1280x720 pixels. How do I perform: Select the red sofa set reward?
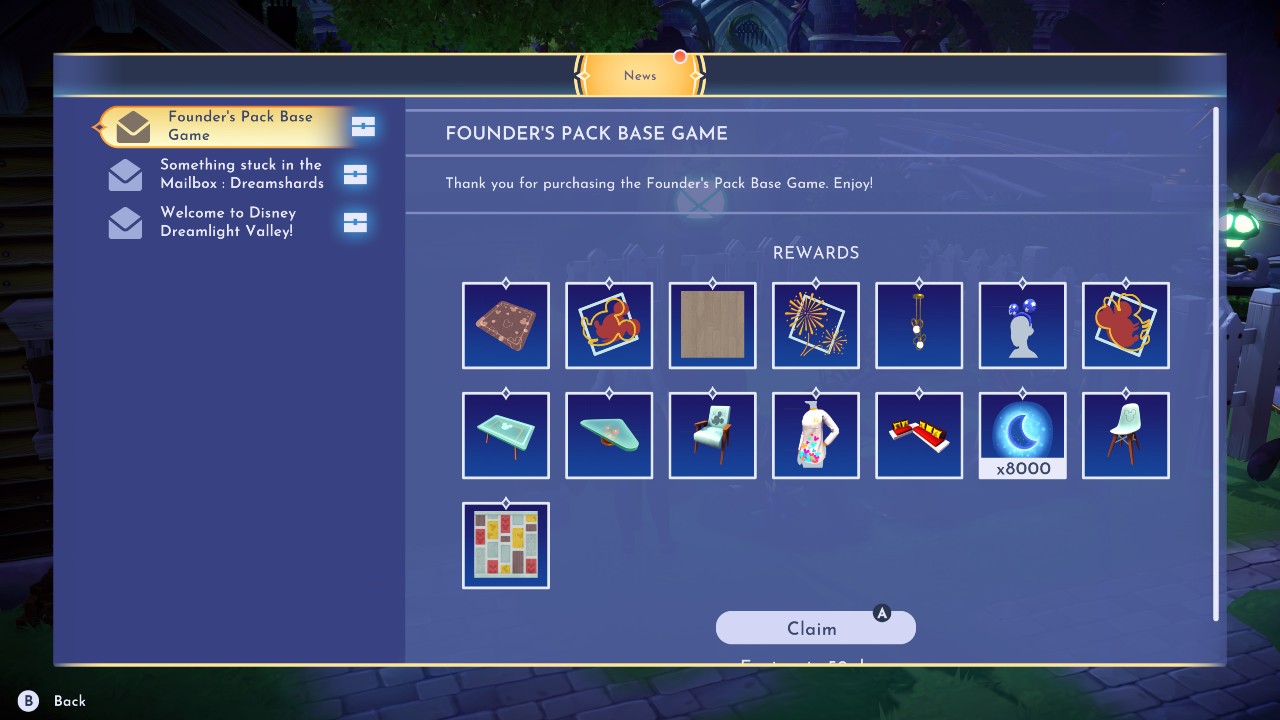coord(919,435)
